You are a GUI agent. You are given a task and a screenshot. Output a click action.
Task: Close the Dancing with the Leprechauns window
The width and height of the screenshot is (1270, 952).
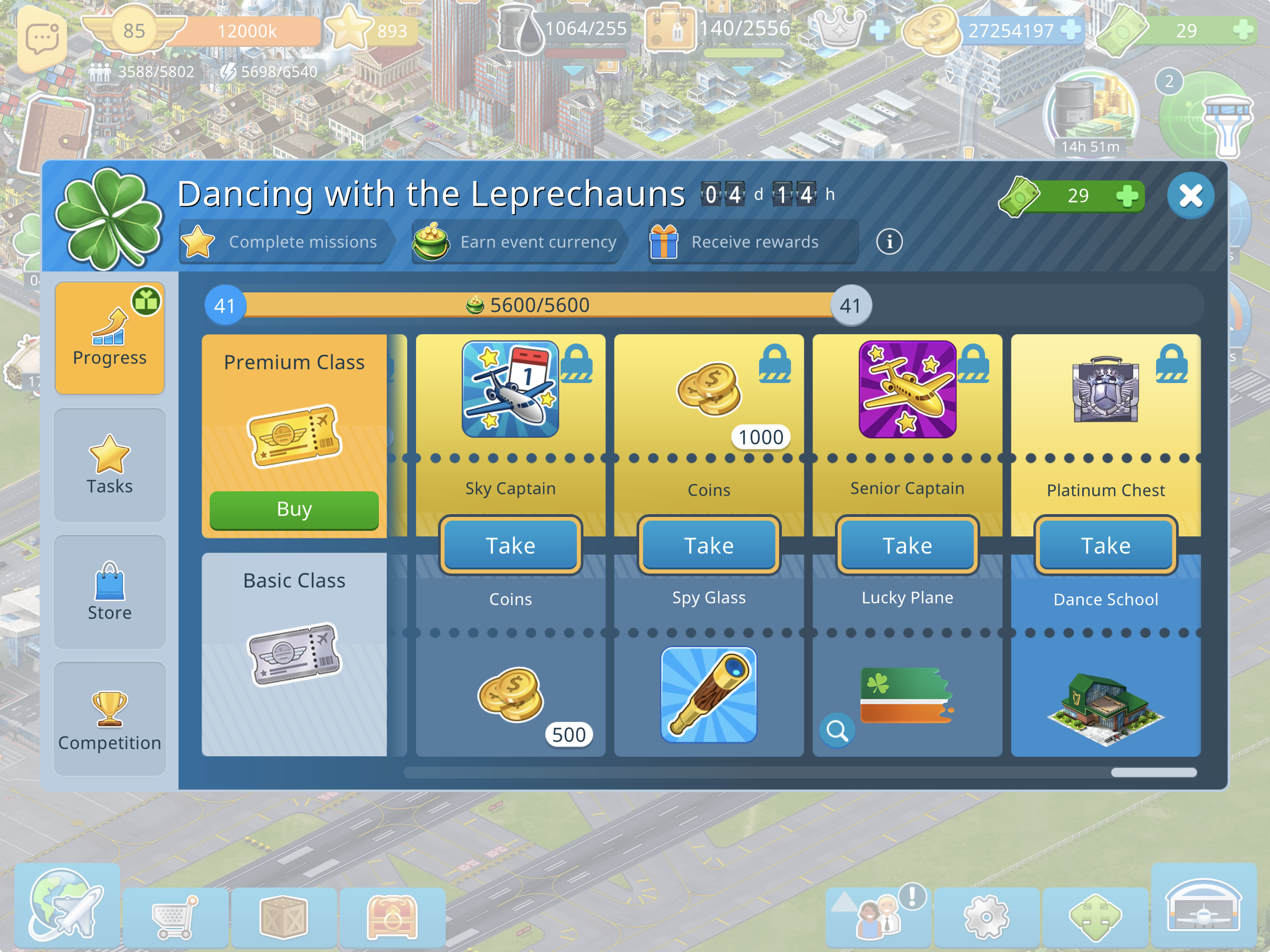(x=1190, y=196)
